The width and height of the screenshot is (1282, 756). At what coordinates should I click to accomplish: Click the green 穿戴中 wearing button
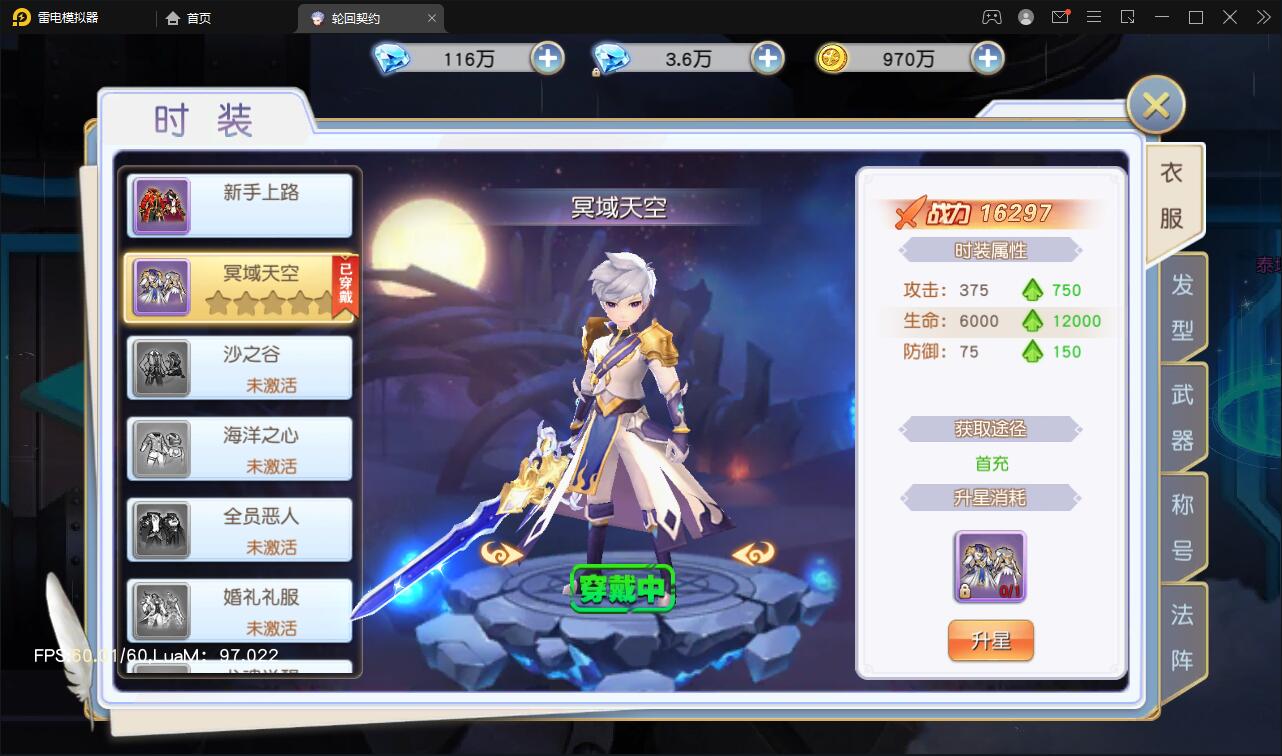[x=623, y=590]
